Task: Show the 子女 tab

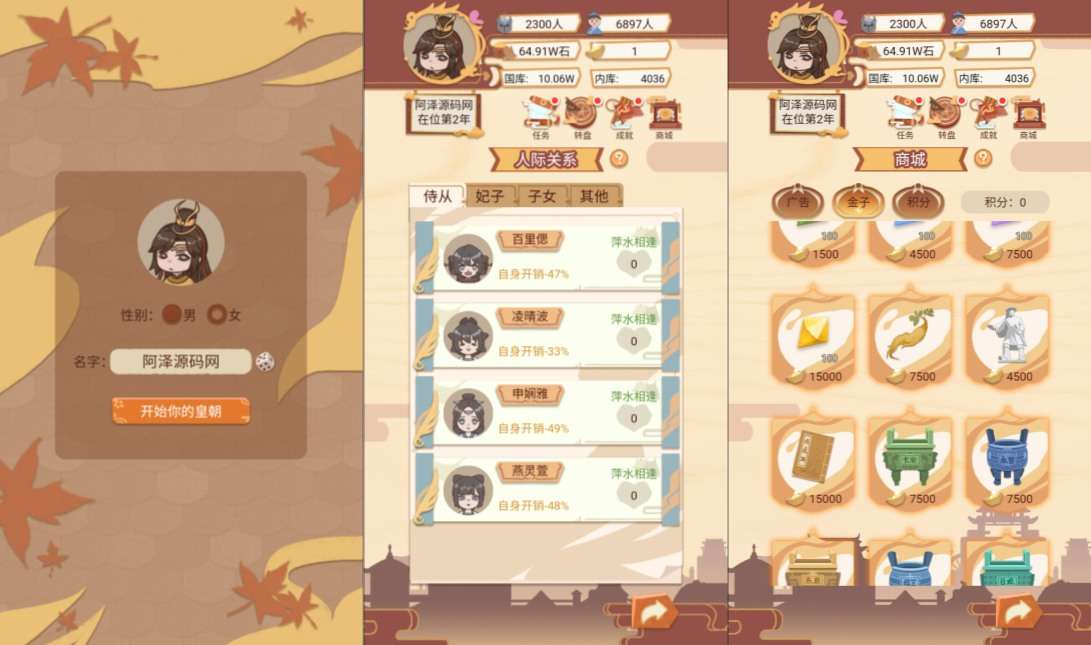Action: [x=543, y=196]
